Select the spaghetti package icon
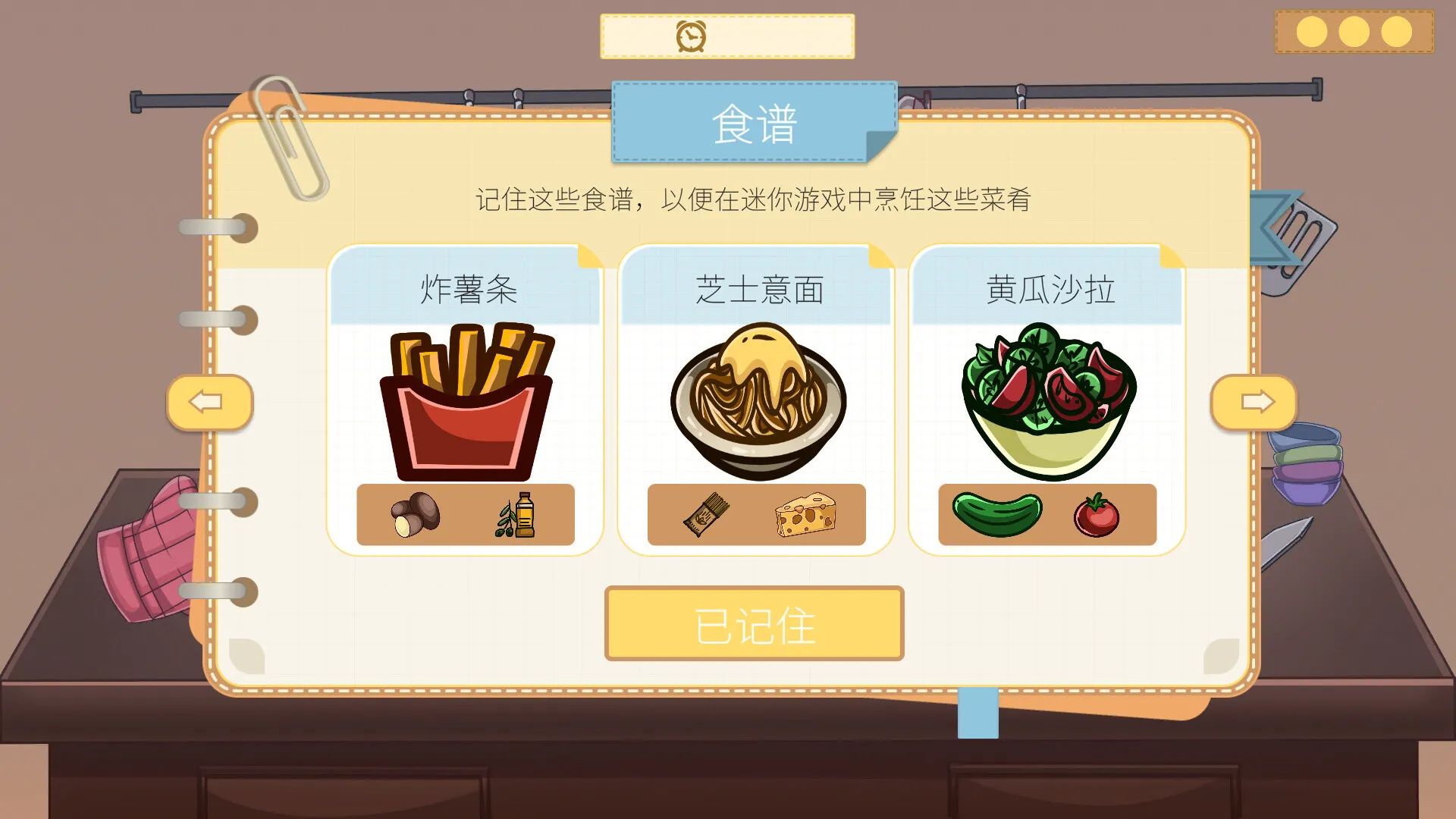Screen dimensions: 1456x819 click(705, 514)
